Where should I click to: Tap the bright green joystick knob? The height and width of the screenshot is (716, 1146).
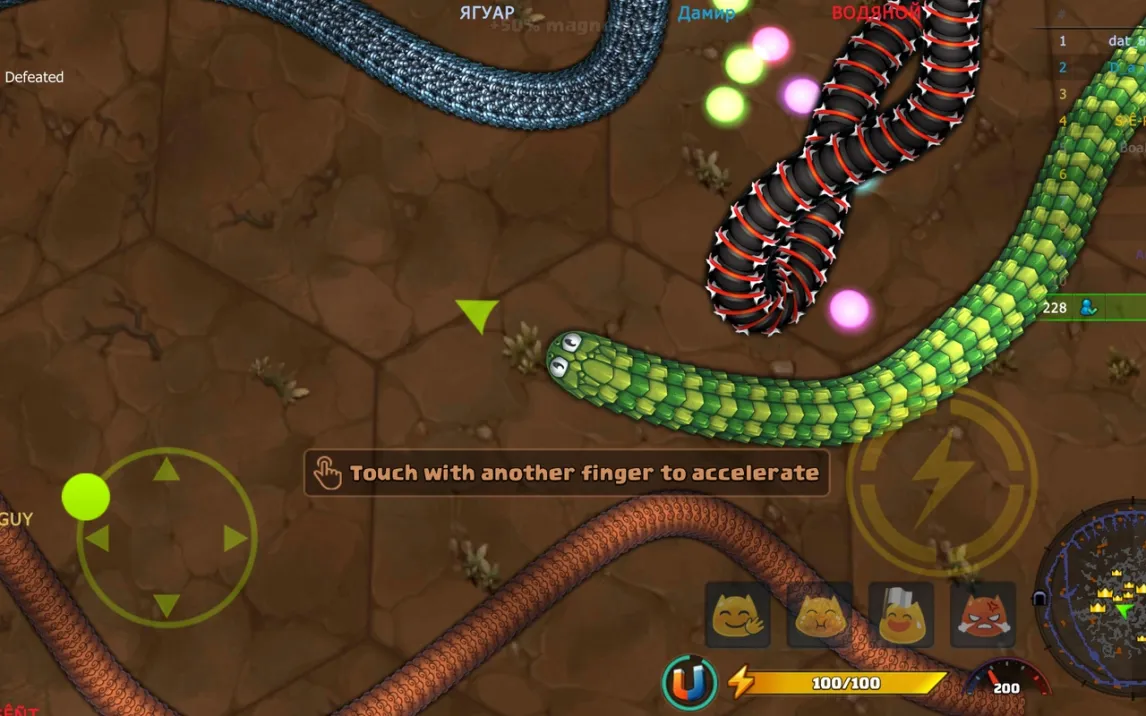click(x=86, y=497)
